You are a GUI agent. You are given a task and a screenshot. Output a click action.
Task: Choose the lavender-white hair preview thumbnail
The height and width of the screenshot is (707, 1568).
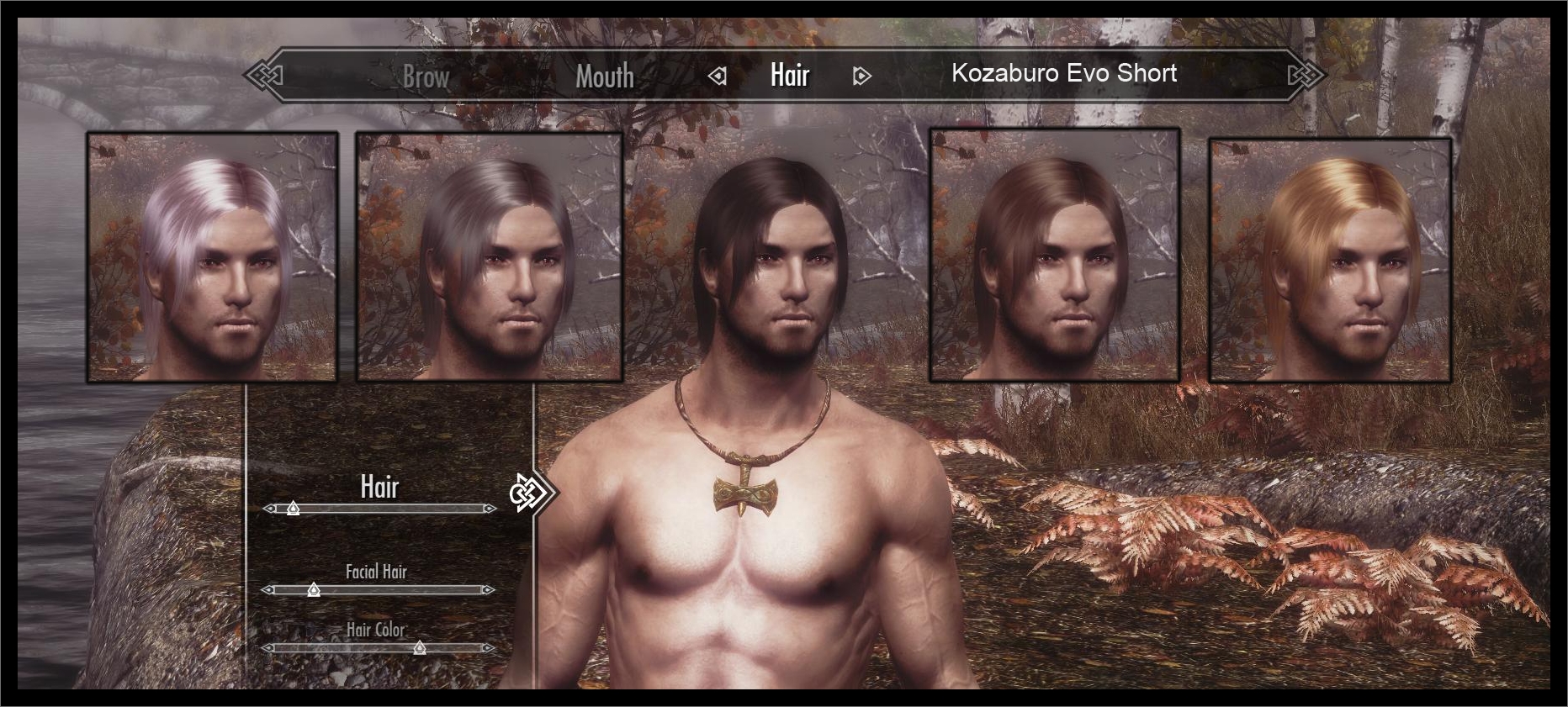point(212,256)
